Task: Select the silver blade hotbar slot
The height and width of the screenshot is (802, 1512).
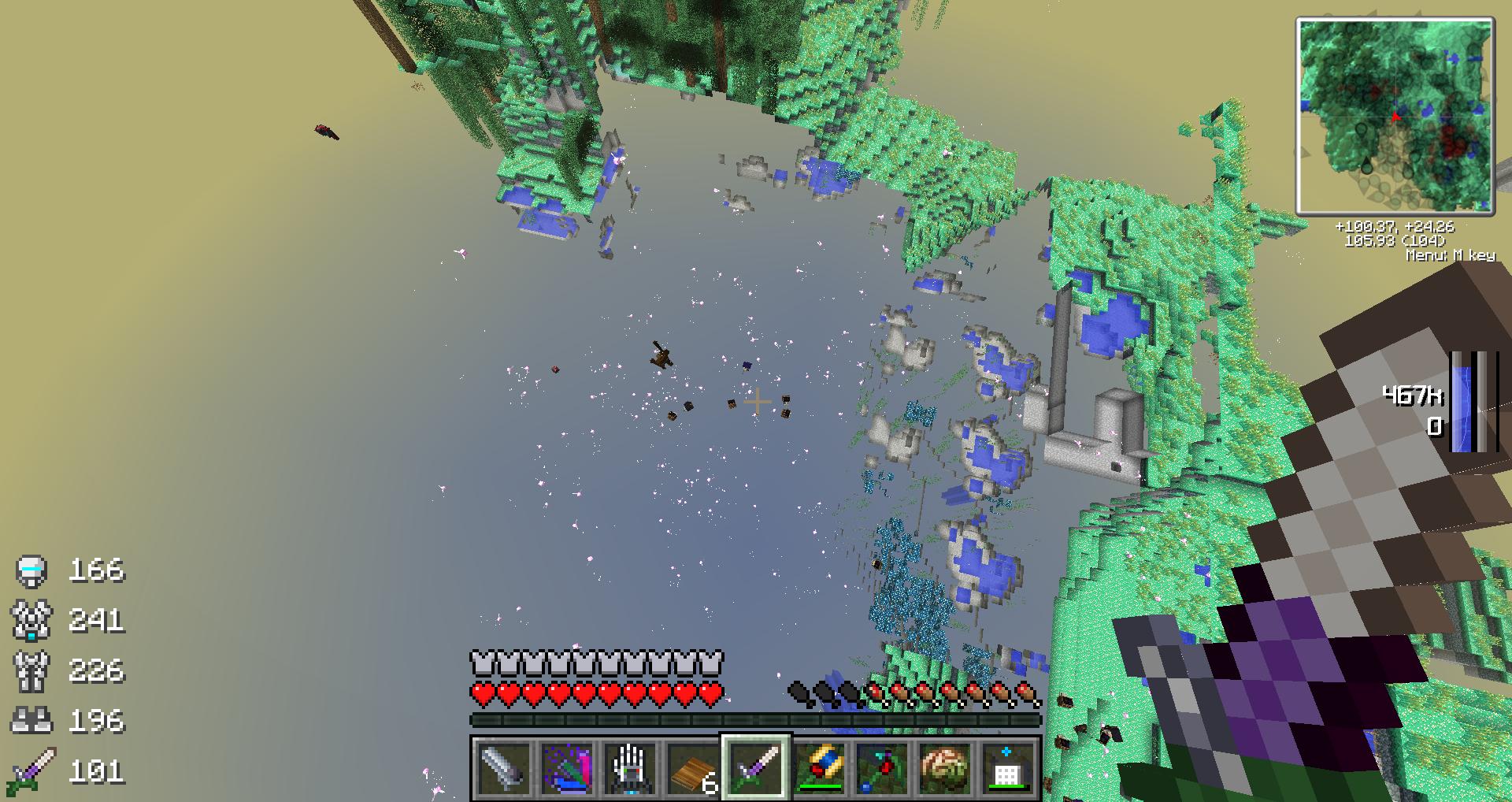Action: (x=504, y=768)
